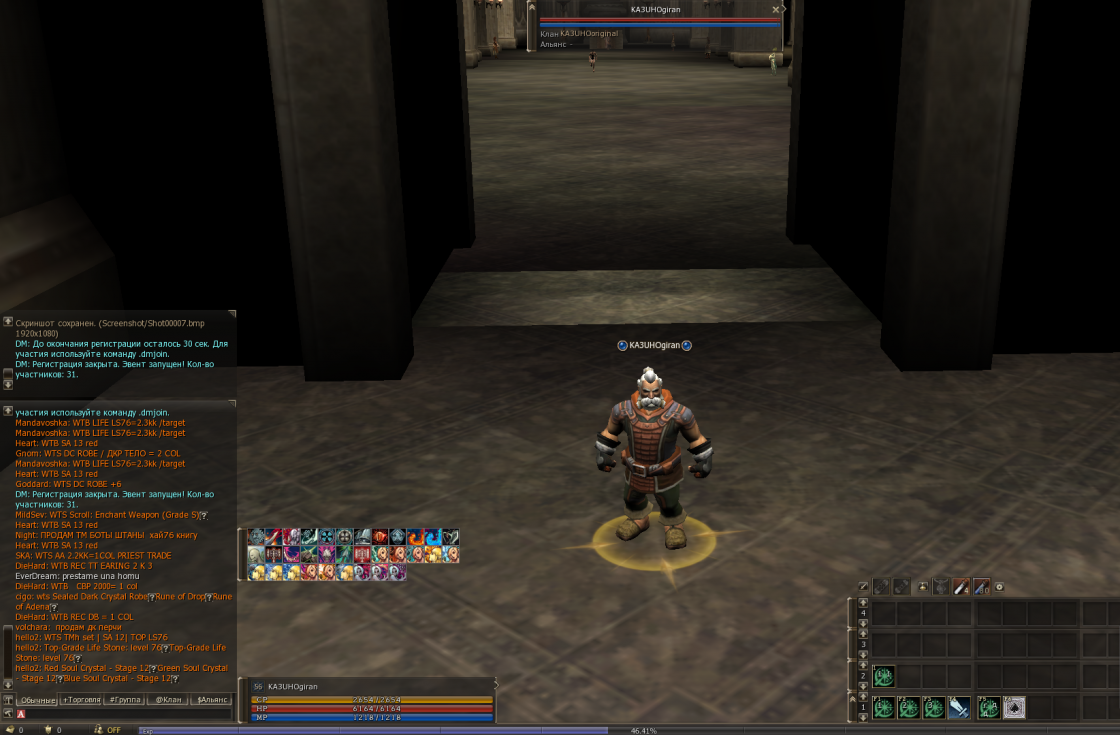Open the +Торговля trade chat tab

pyautogui.click(x=81, y=700)
